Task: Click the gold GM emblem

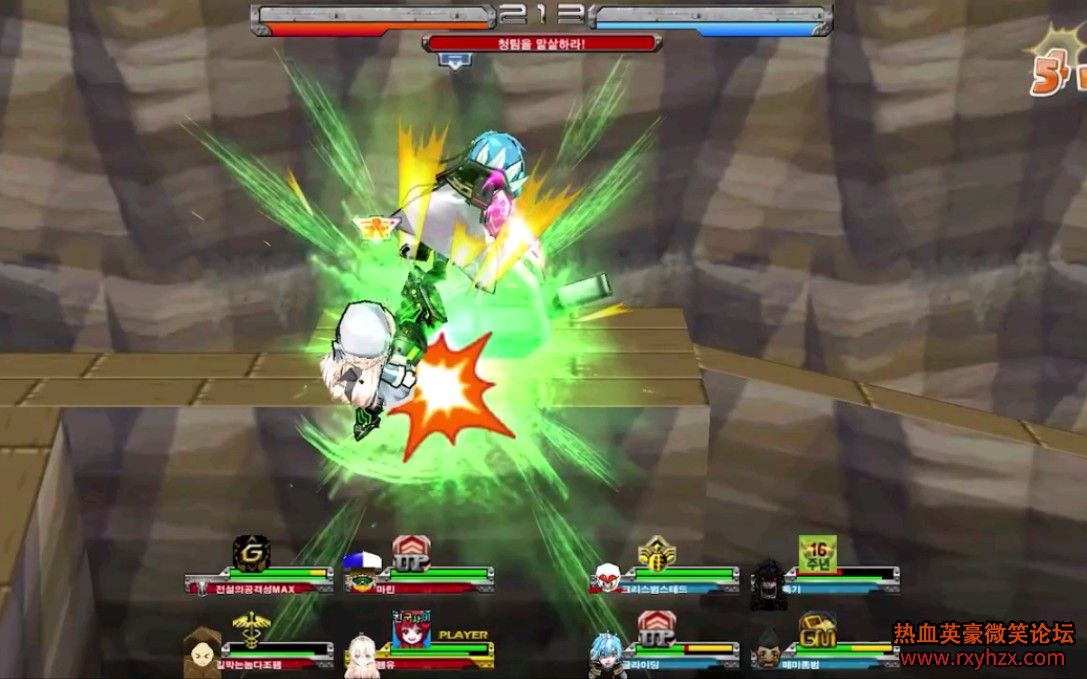Action: pos(817,628)
